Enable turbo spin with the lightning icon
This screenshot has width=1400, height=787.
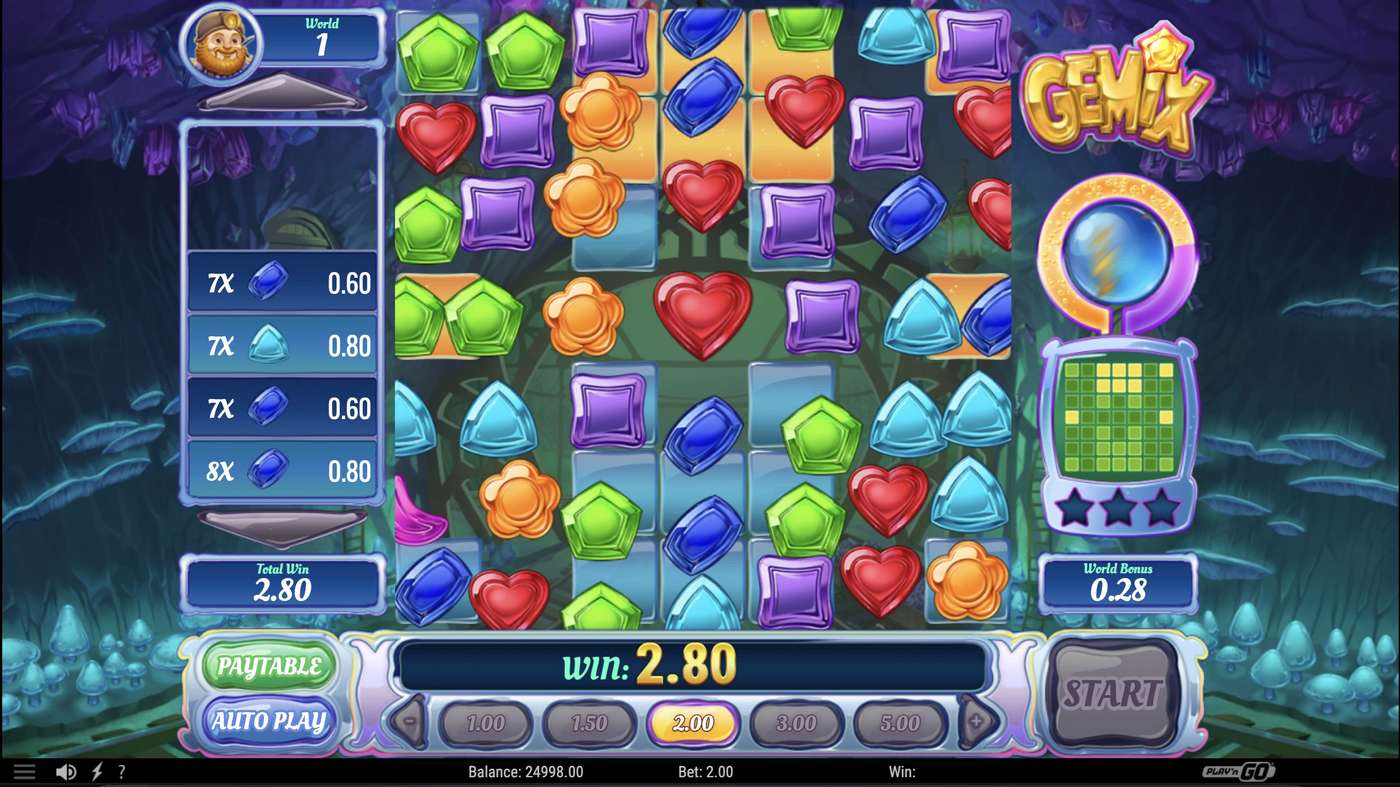(97, 771)
